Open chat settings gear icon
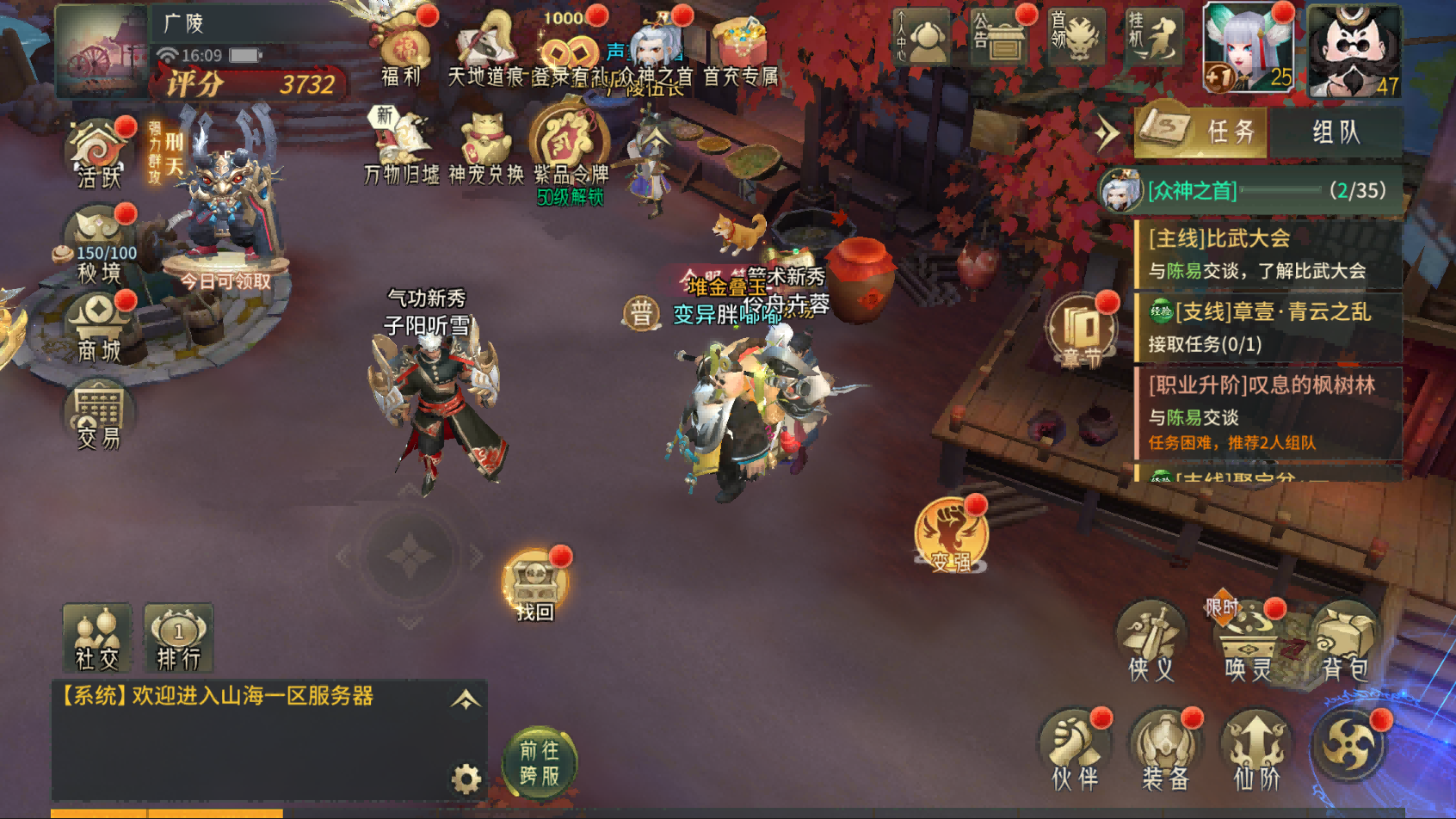Viewport: 1456px width, 819px height. [466, 779]
